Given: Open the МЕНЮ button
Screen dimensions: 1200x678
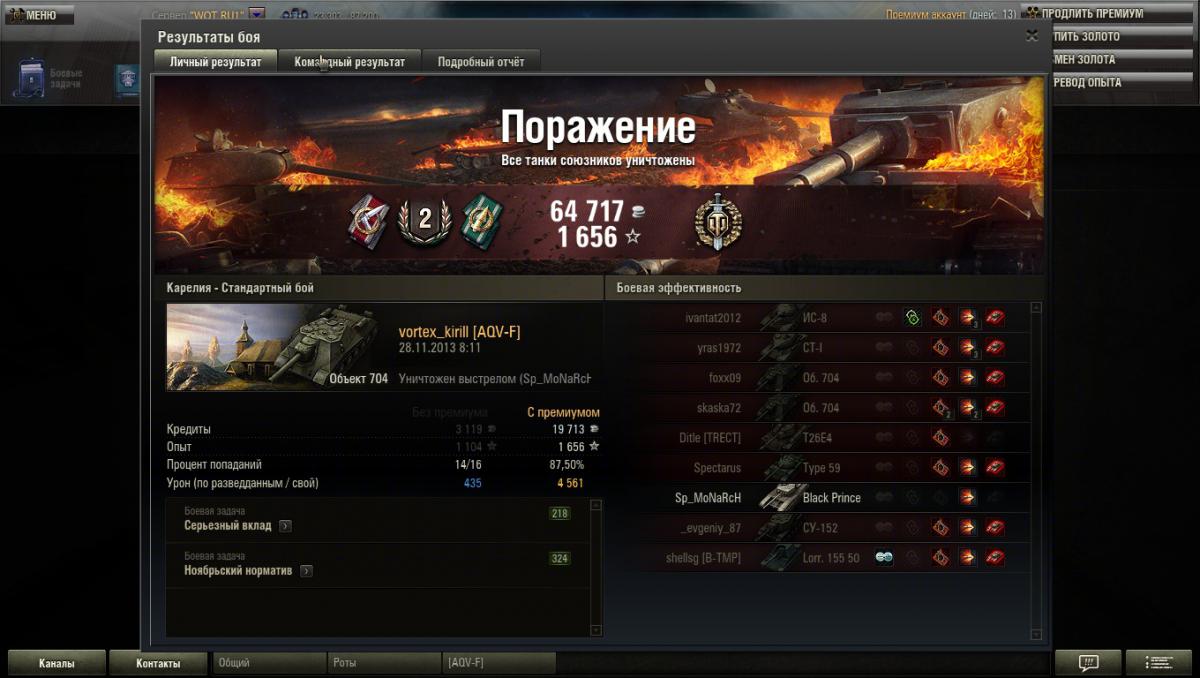Looking at the screenshot, I should [x=37, y=15].
